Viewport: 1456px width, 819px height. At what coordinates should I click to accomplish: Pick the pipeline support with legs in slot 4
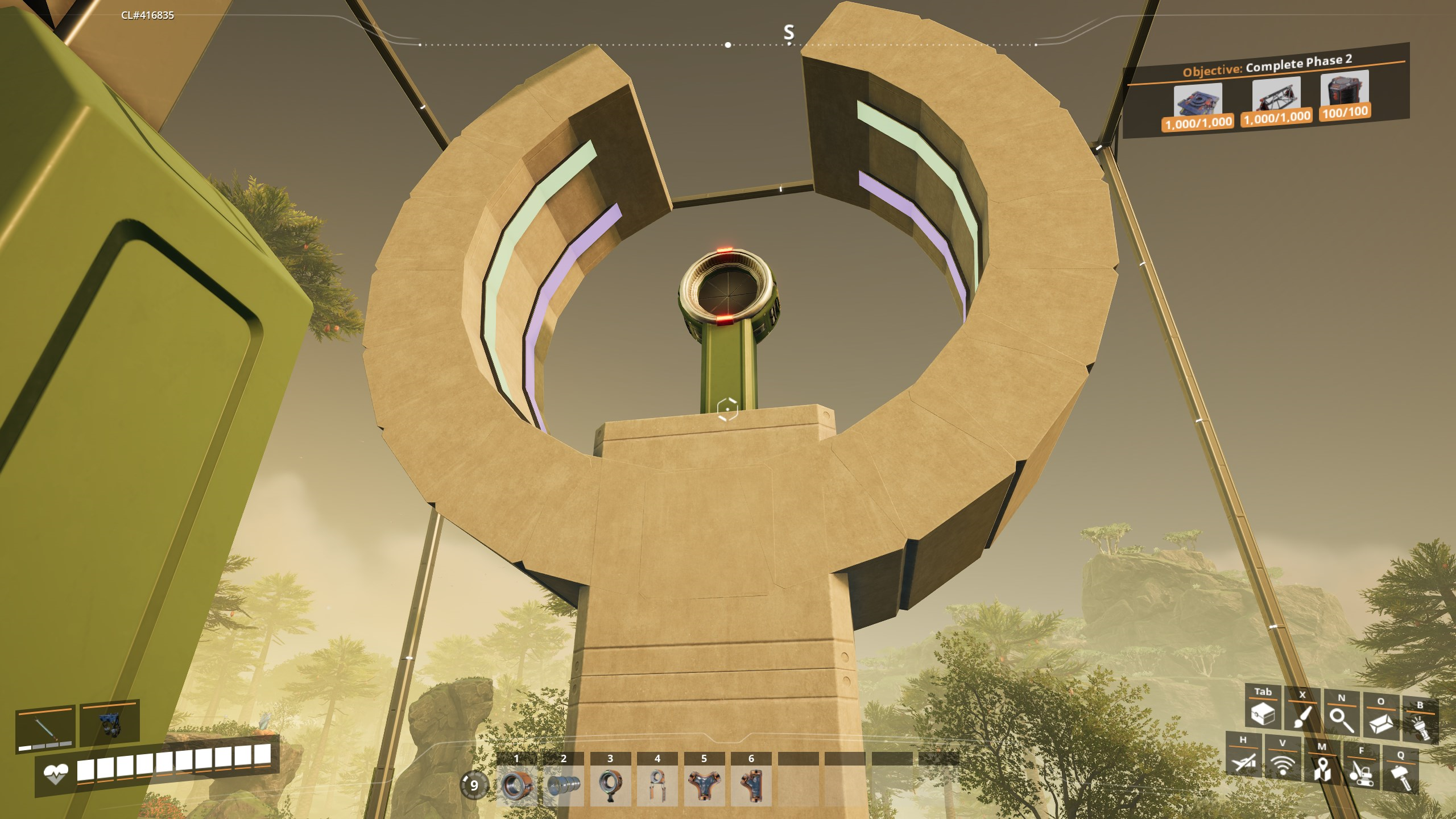pyautogui.click(x=657, y=785)
